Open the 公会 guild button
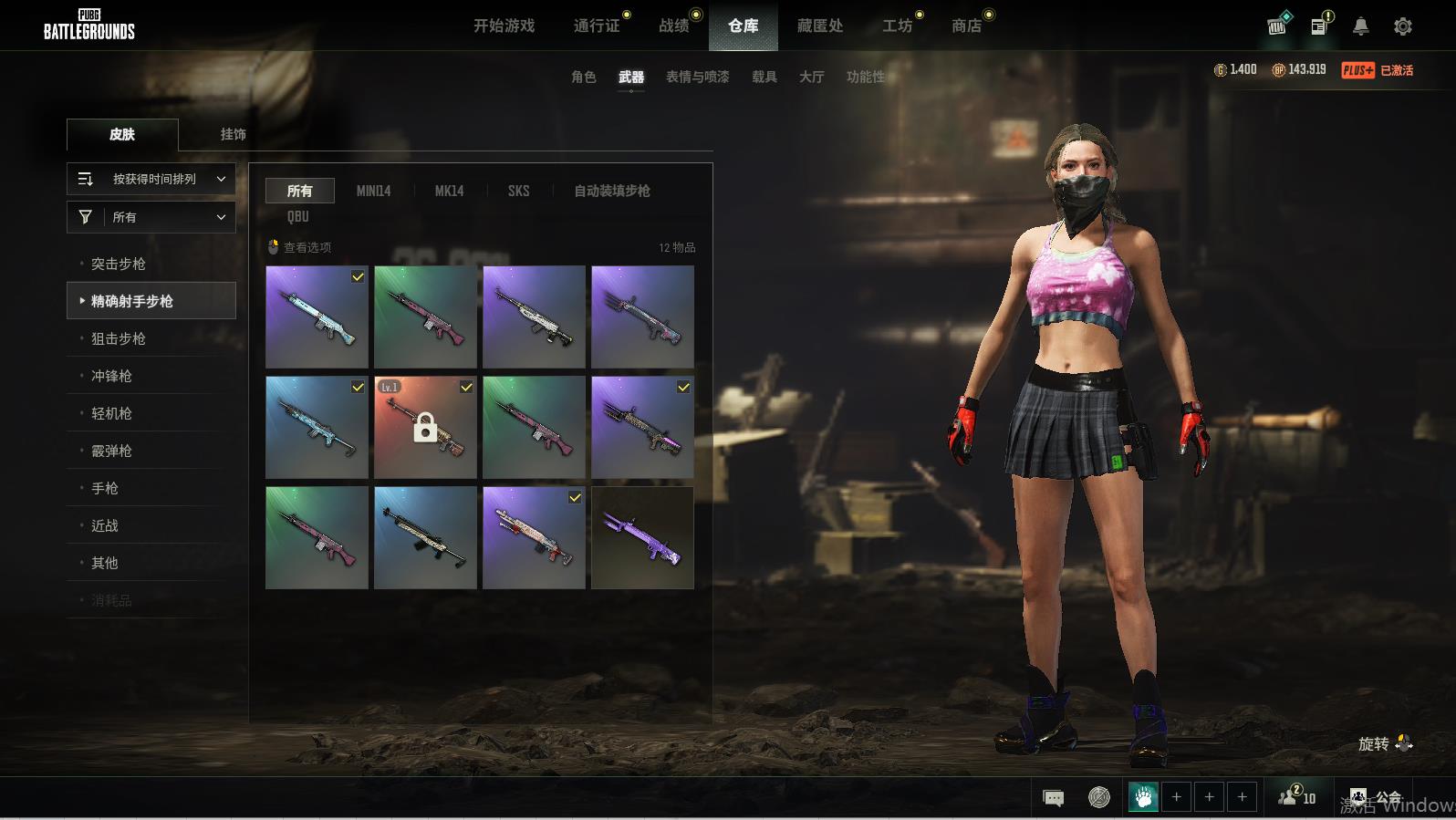Image resolution: width=1456 pixels, height=820 pixels. [x=1378, y=798]
